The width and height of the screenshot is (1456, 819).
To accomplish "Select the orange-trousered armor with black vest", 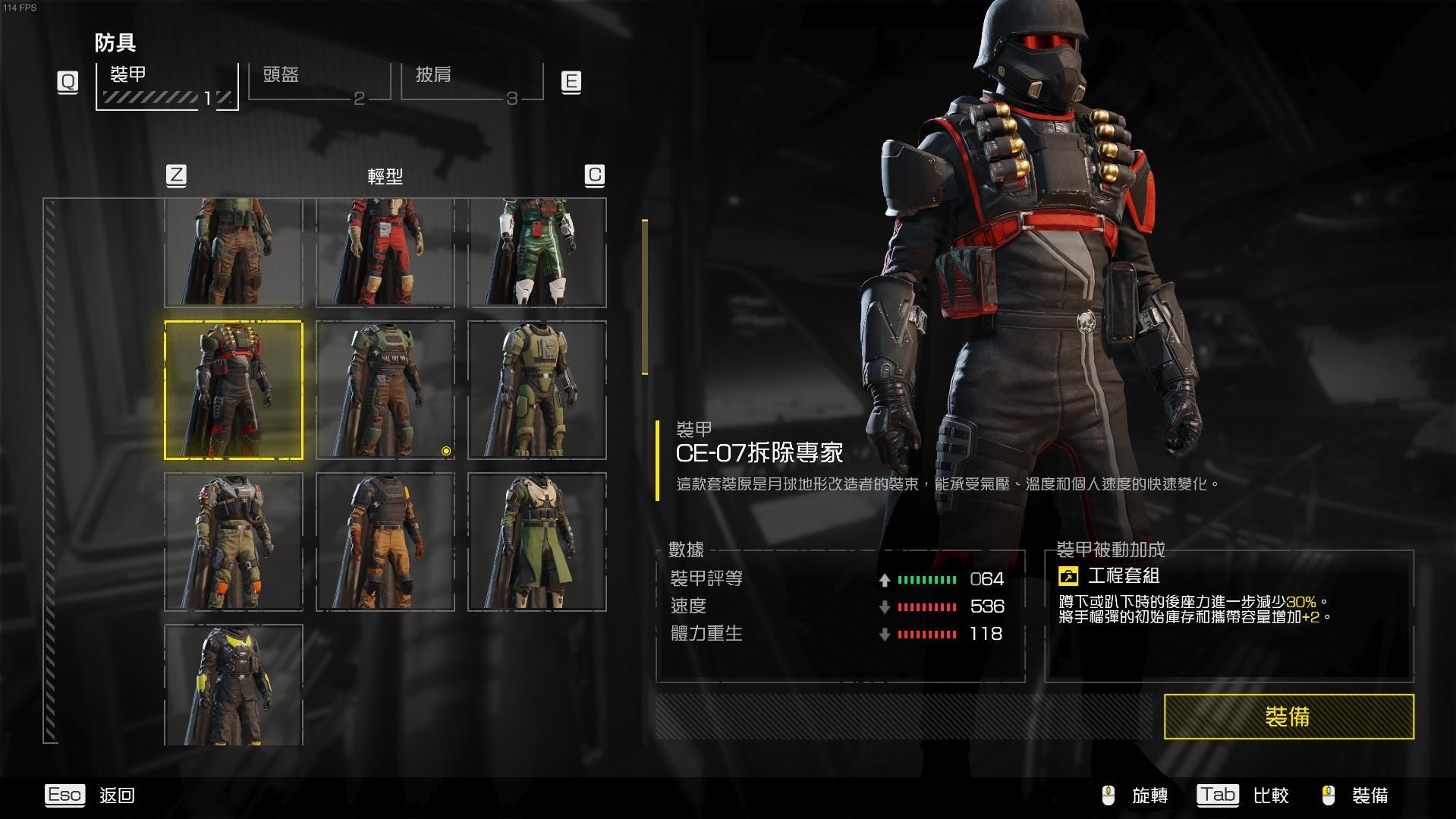I will tap(385, 541).
